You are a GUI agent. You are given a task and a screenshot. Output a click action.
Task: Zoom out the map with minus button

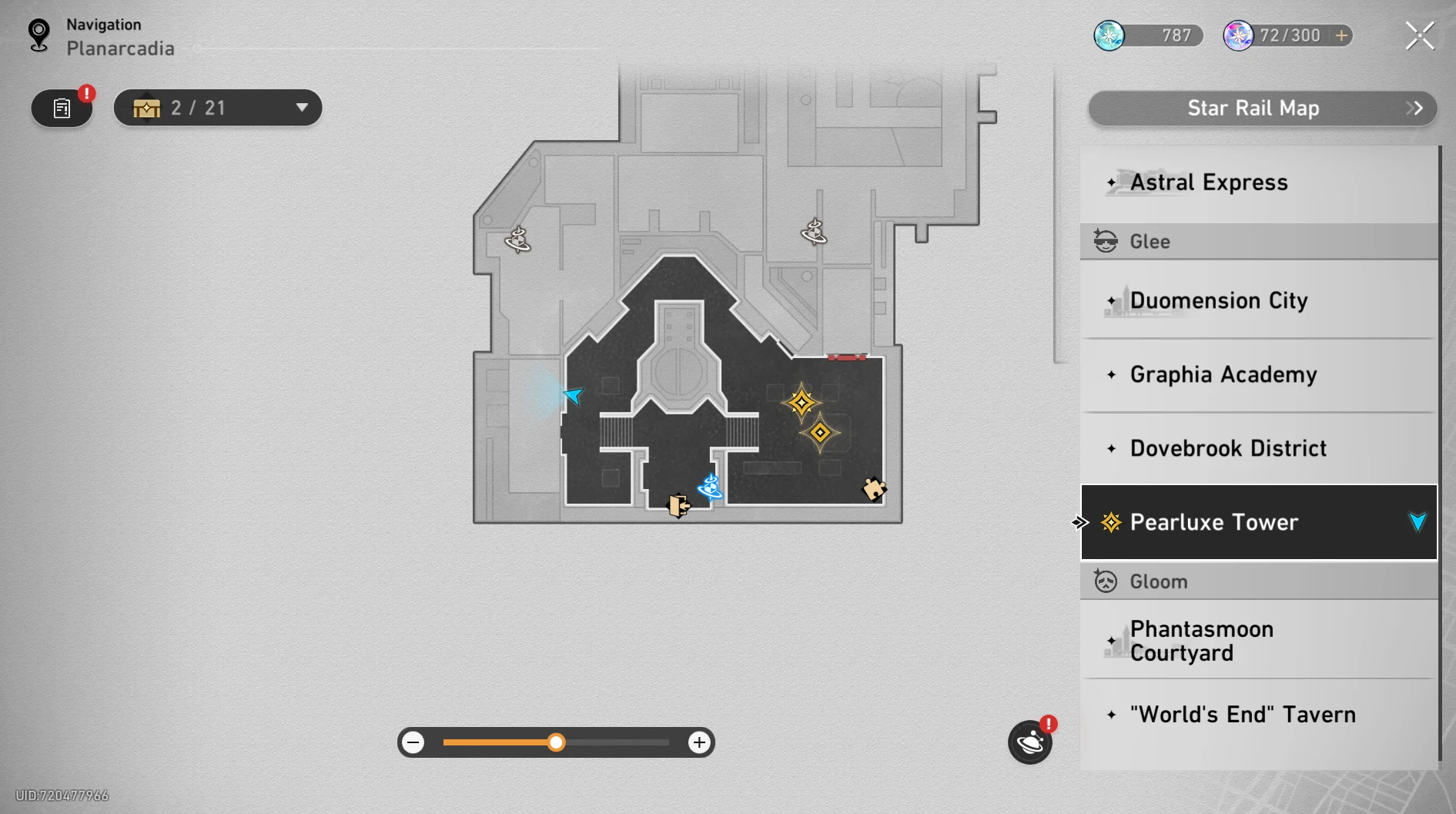click(413, 742)
